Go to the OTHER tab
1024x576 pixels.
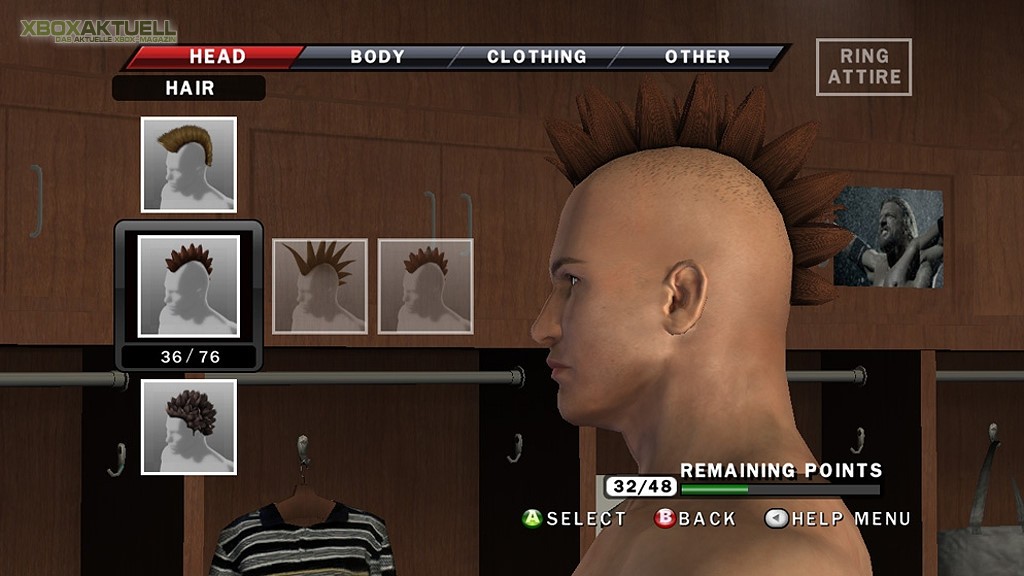[697, 57]
